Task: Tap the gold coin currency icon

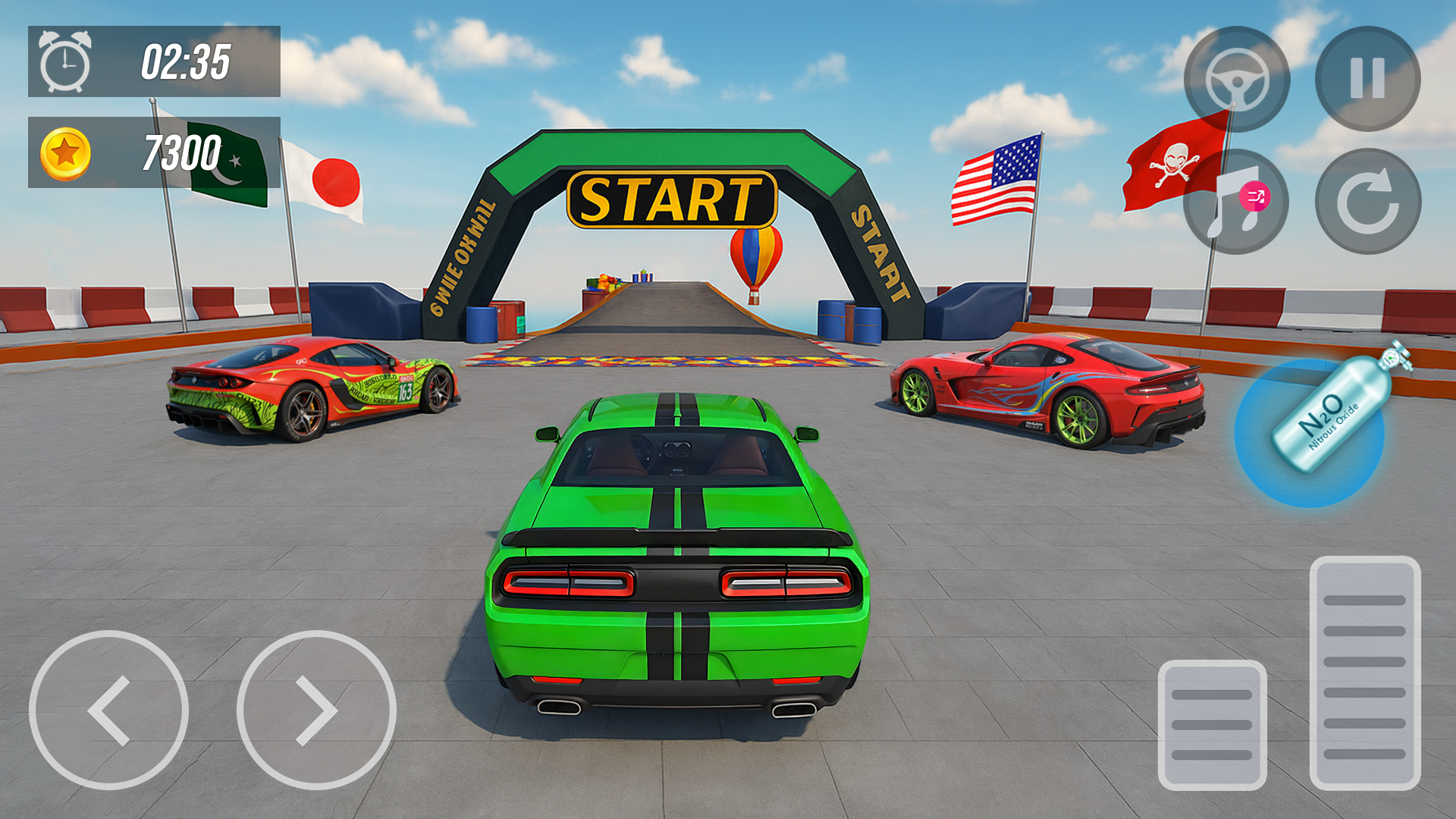Action: coord(68,152)
